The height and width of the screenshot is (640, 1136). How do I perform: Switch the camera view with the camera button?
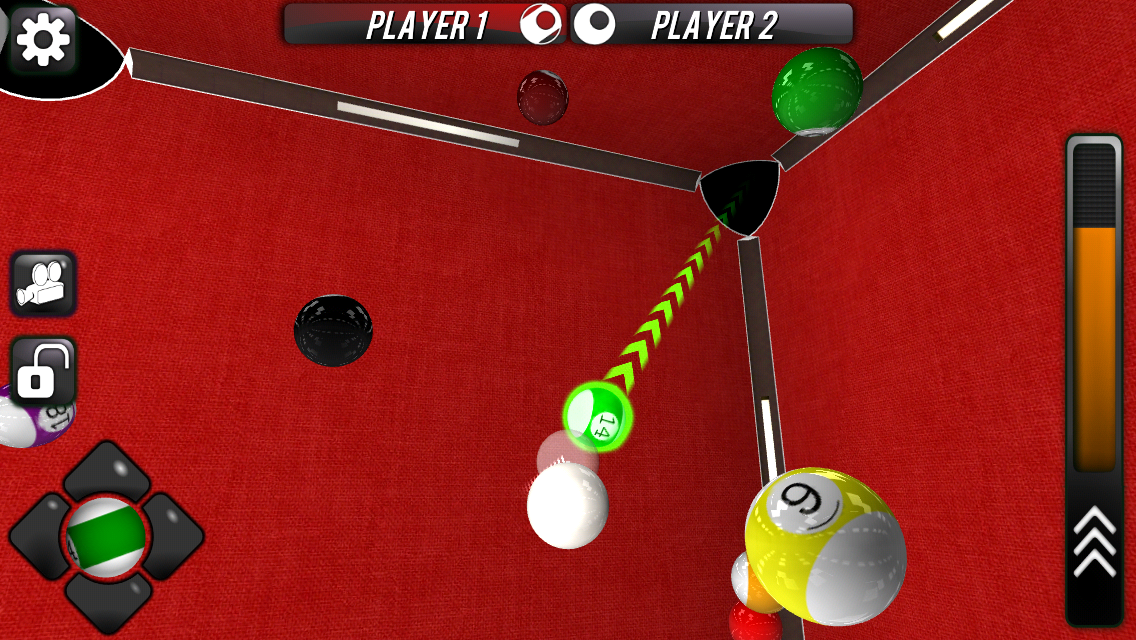click(43, 283)
